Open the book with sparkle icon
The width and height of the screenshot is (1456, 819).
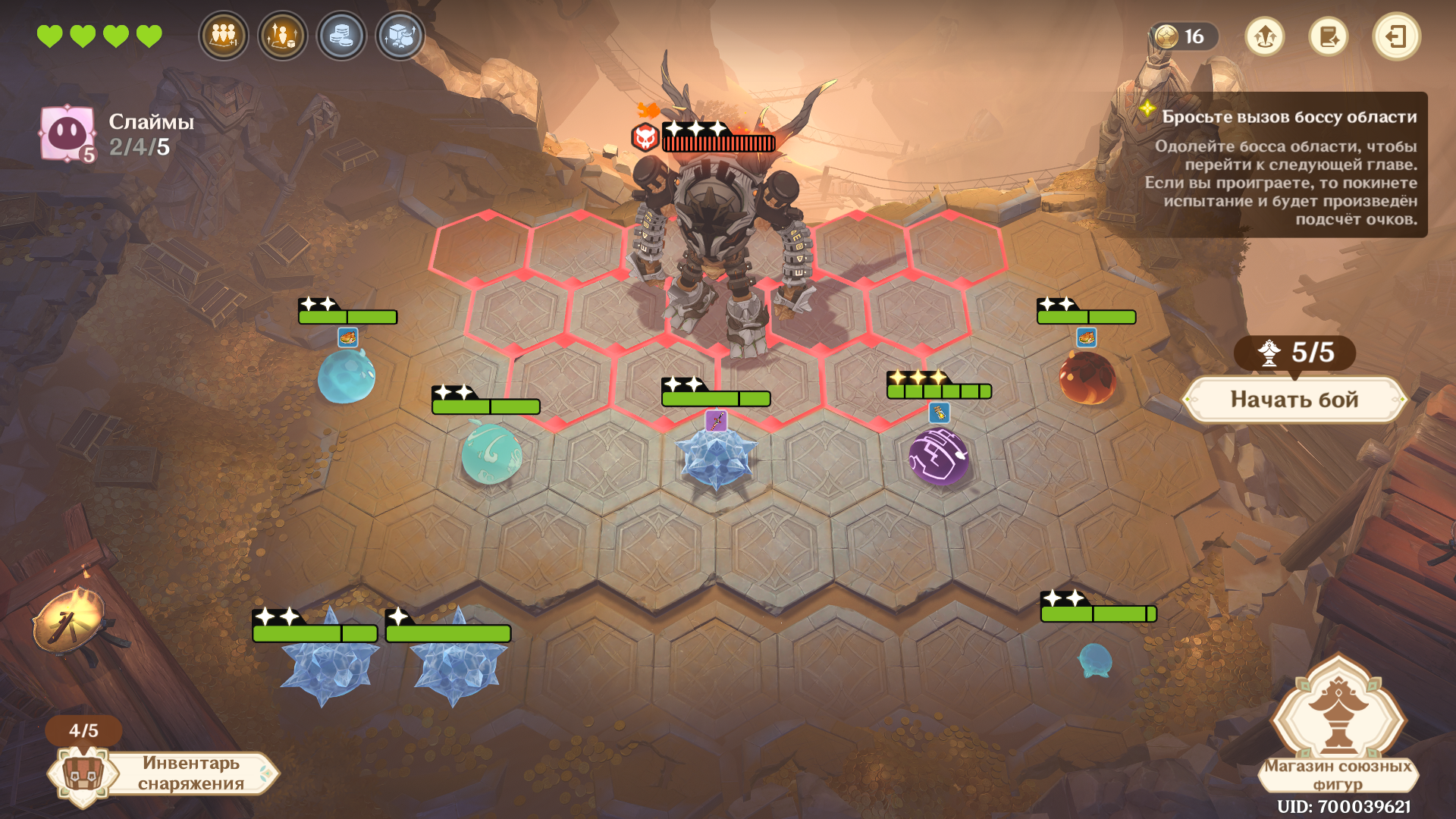pos(1329,36)
